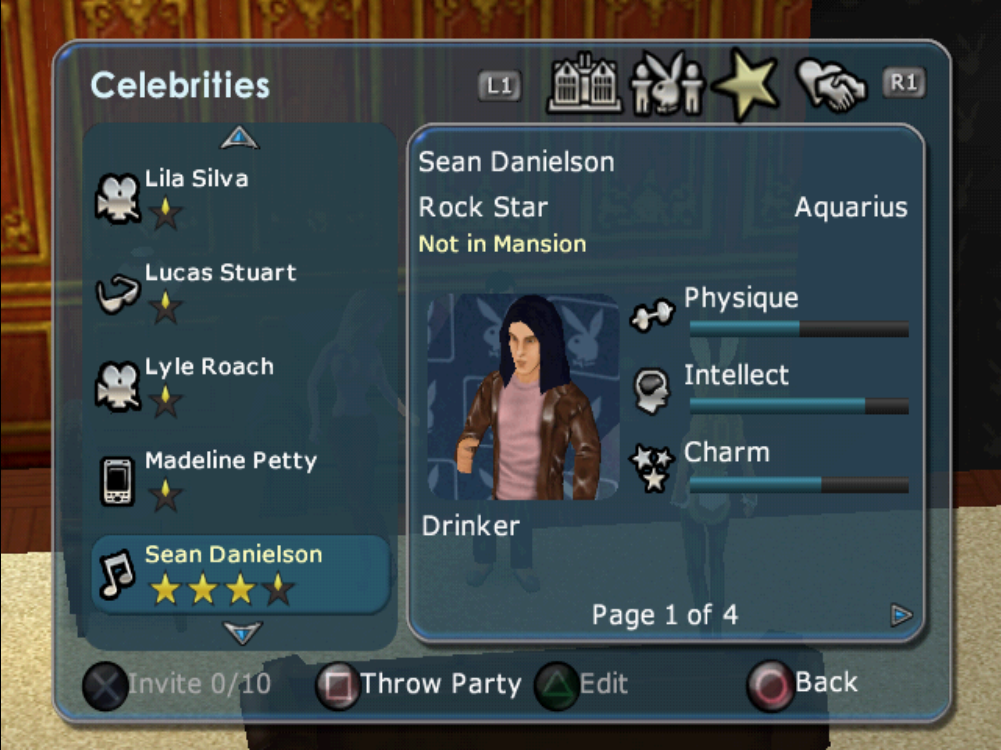Viewport: 1001px width, 750px height.
Task: Select the Sean Danielson row
Action: click(240, 573)
